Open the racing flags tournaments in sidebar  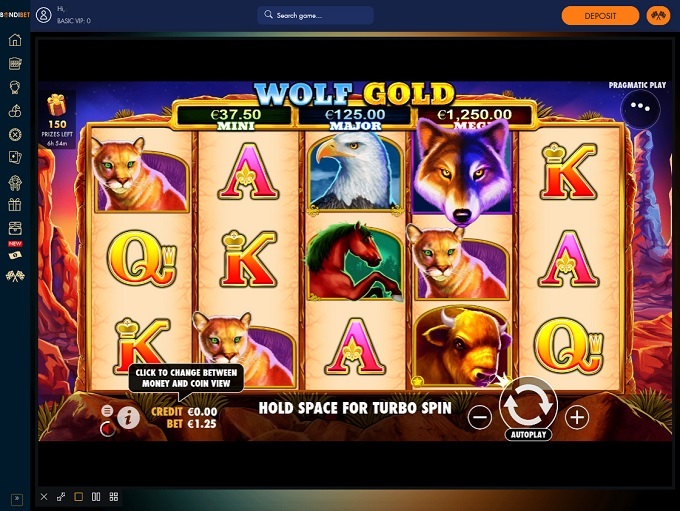point(15,275)
